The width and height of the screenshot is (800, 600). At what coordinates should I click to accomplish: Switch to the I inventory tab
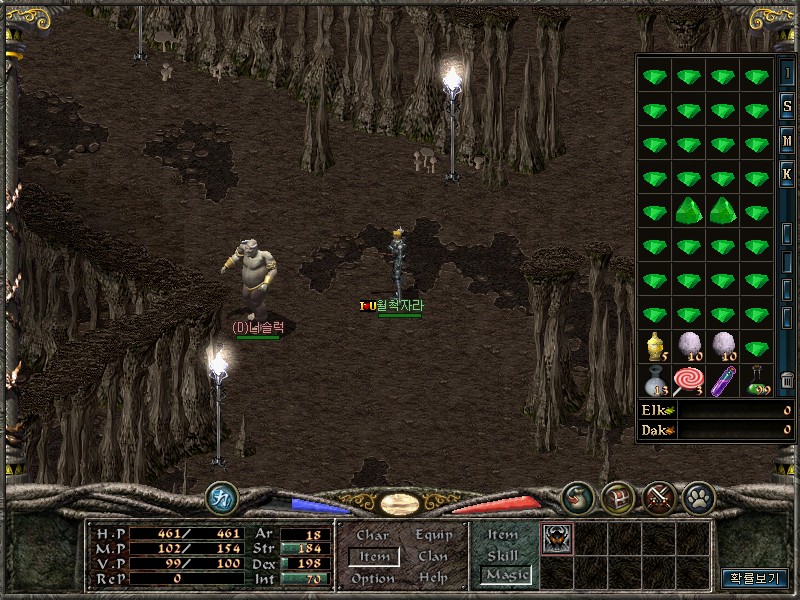(x=787, y=73)
